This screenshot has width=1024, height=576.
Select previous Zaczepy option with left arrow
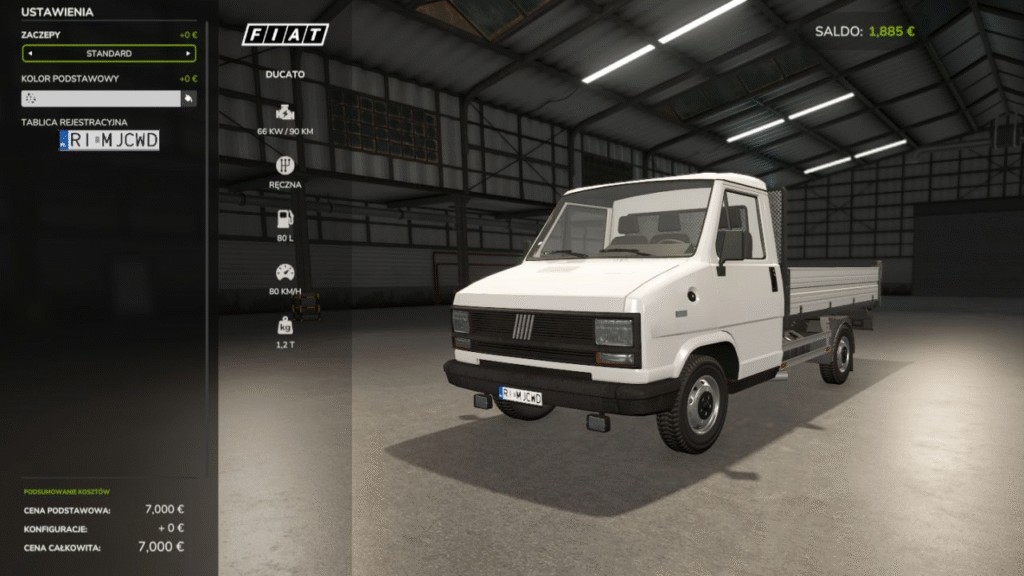pyautogui.click(x=28, y=53)
